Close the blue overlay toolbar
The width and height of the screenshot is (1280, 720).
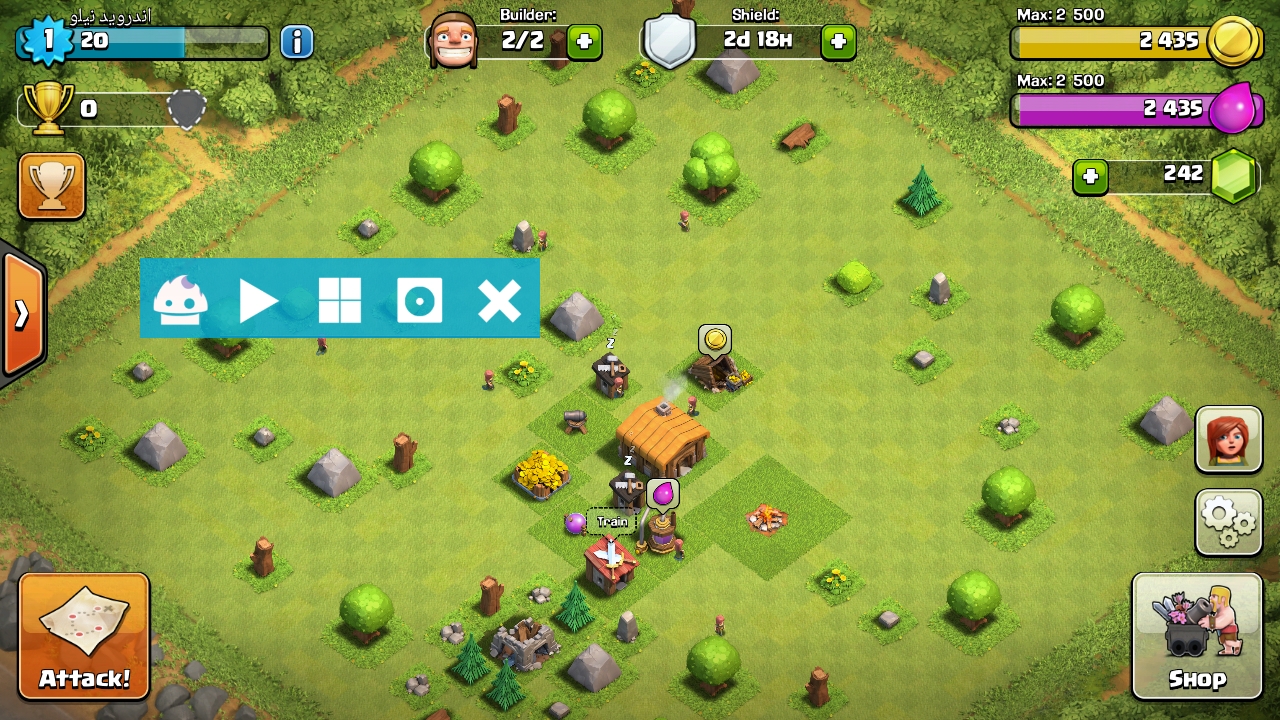click(x=499, y=300)
